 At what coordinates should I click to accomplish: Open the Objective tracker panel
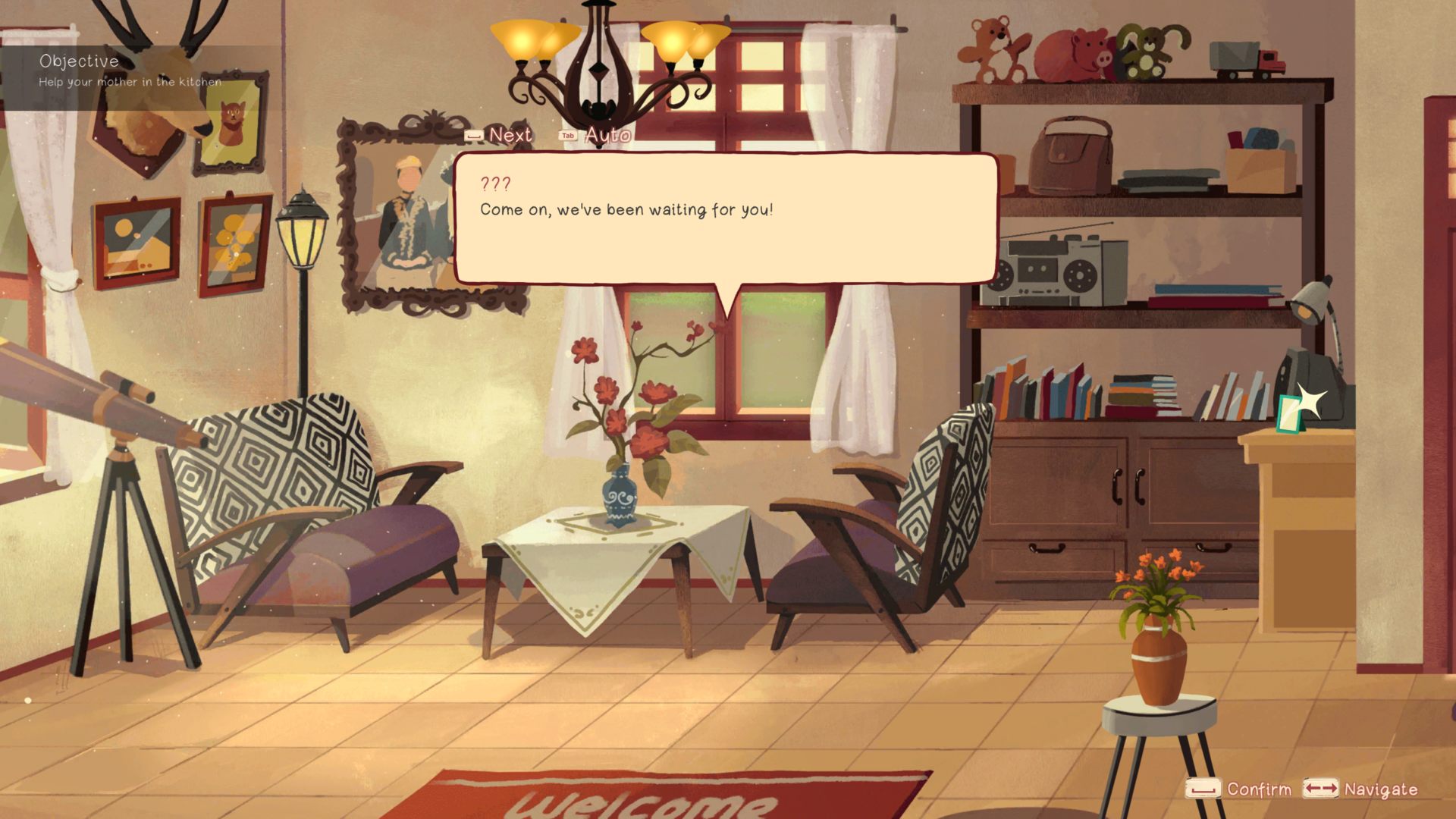pos(130,71)
